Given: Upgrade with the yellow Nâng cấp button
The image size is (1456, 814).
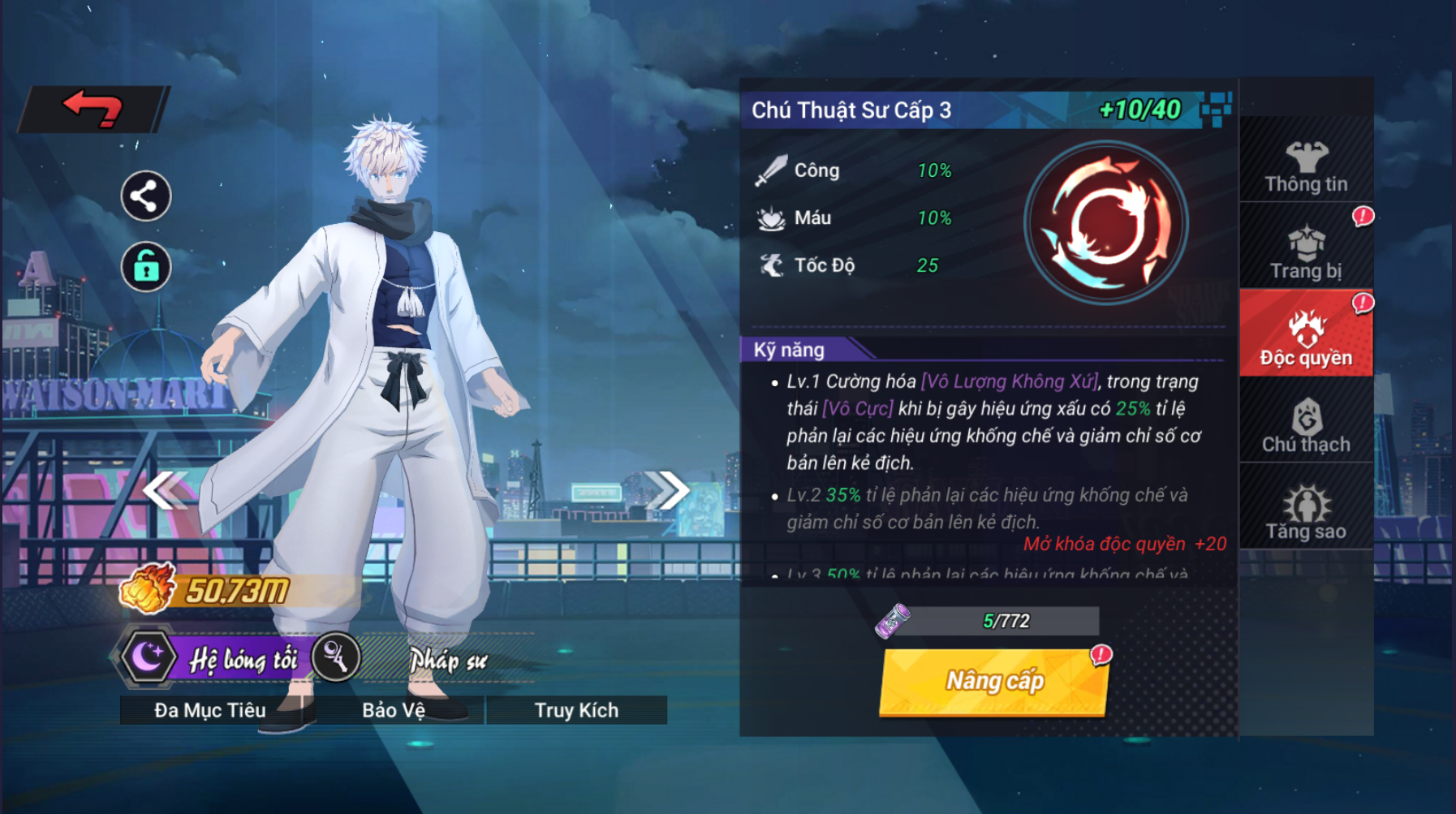Looking at the screenshot, I should pos(994,681).
